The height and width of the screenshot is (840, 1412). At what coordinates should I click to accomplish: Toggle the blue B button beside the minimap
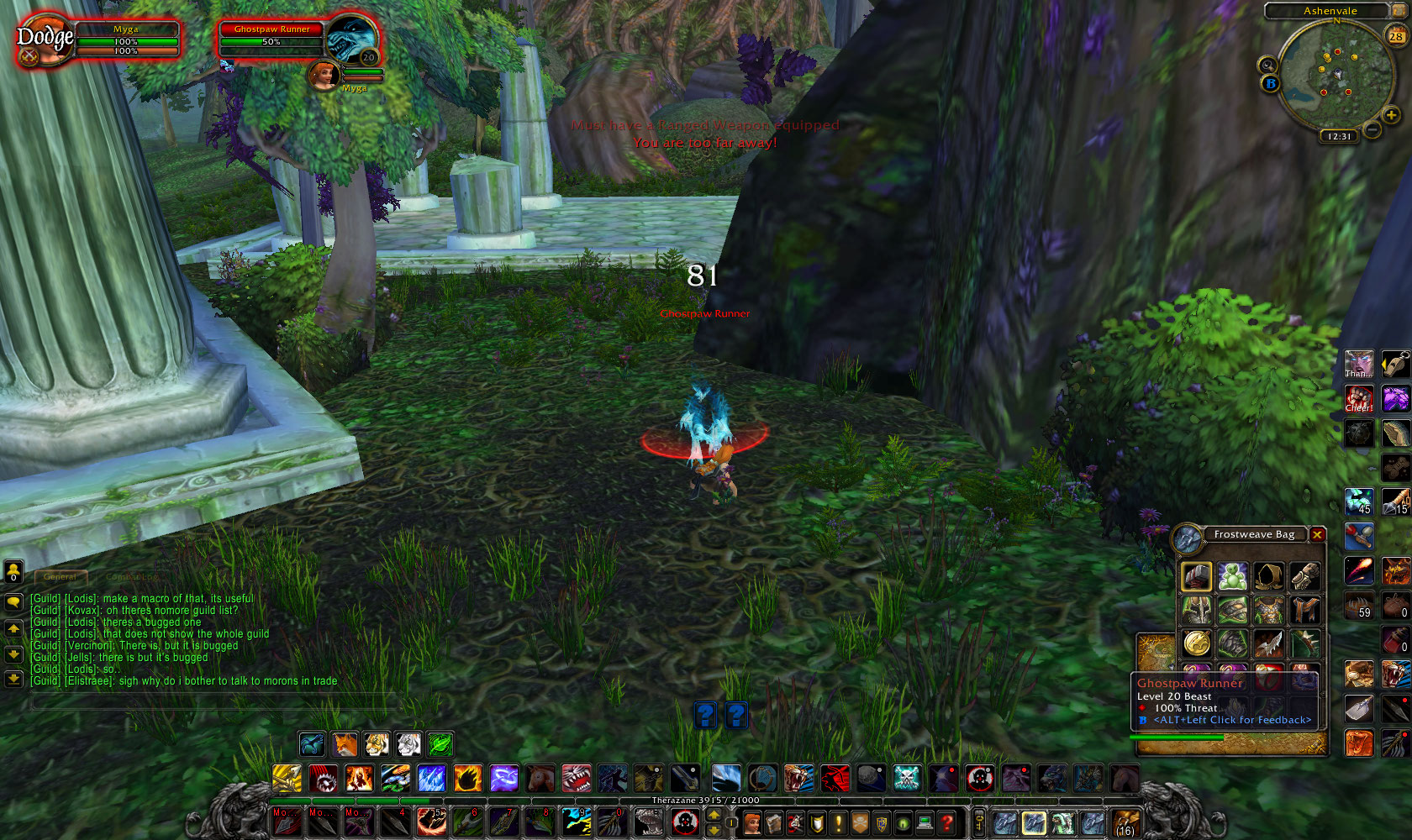pyautogui.click(x=1271, y=83)
